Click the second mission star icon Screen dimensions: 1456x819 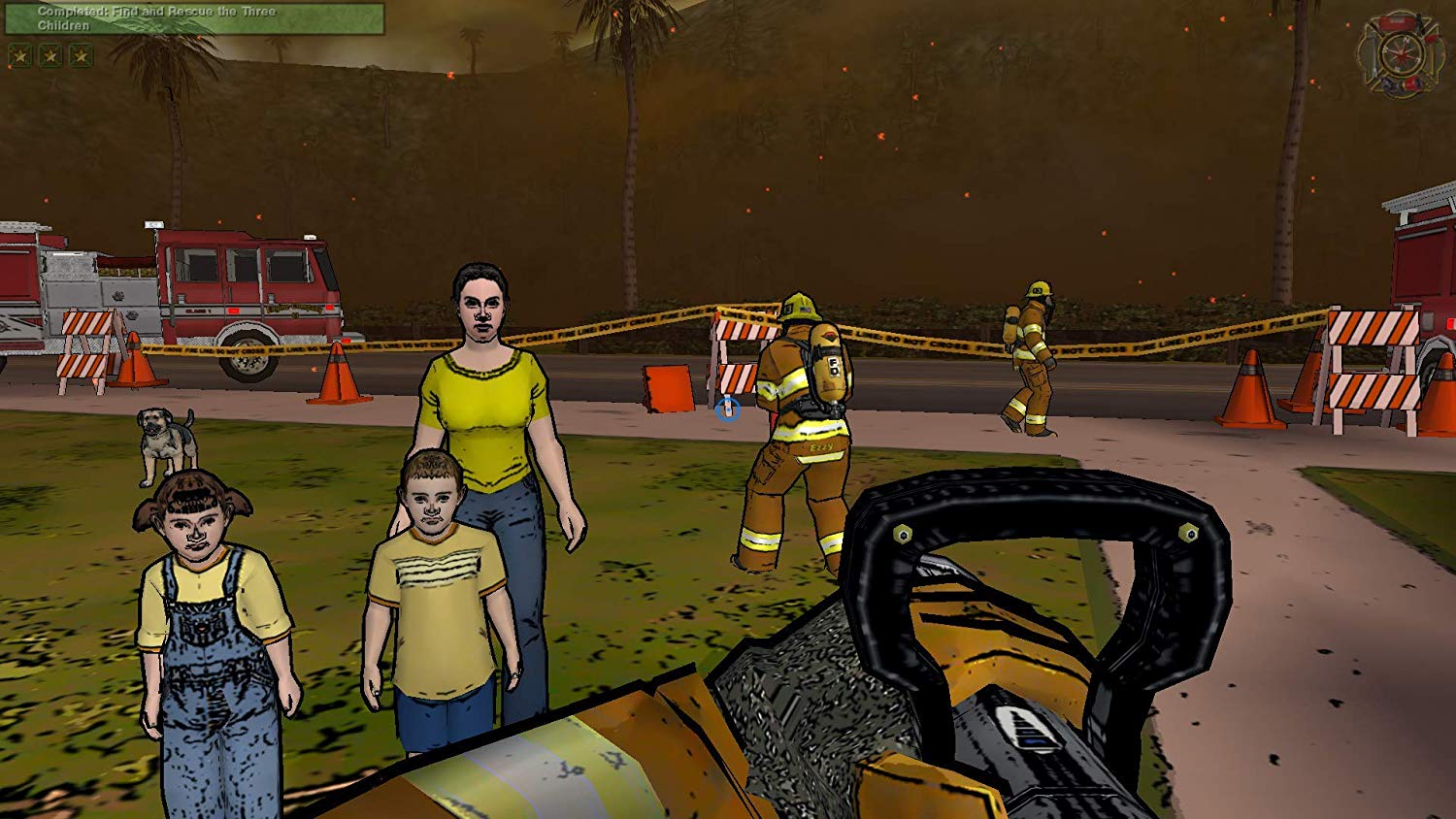(x=50, y=55)
